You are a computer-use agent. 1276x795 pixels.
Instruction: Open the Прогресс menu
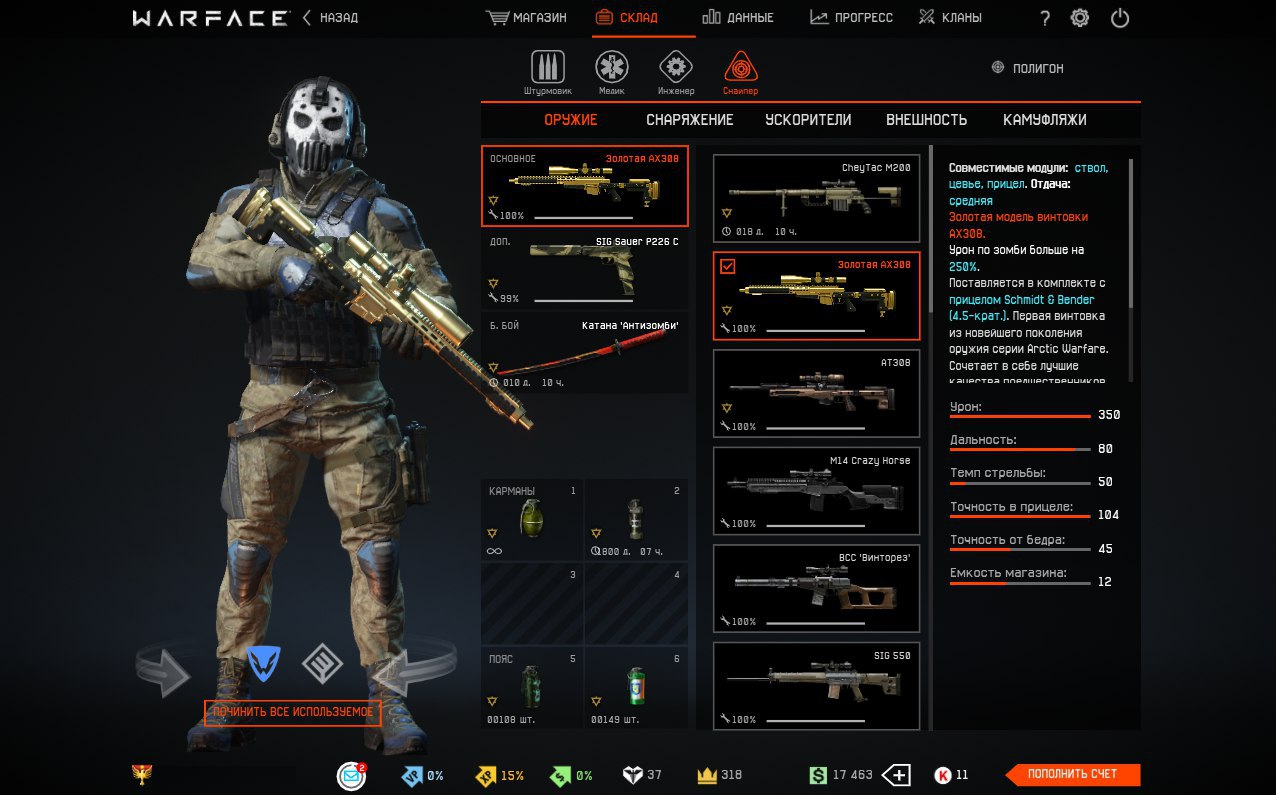coord(851,18)
